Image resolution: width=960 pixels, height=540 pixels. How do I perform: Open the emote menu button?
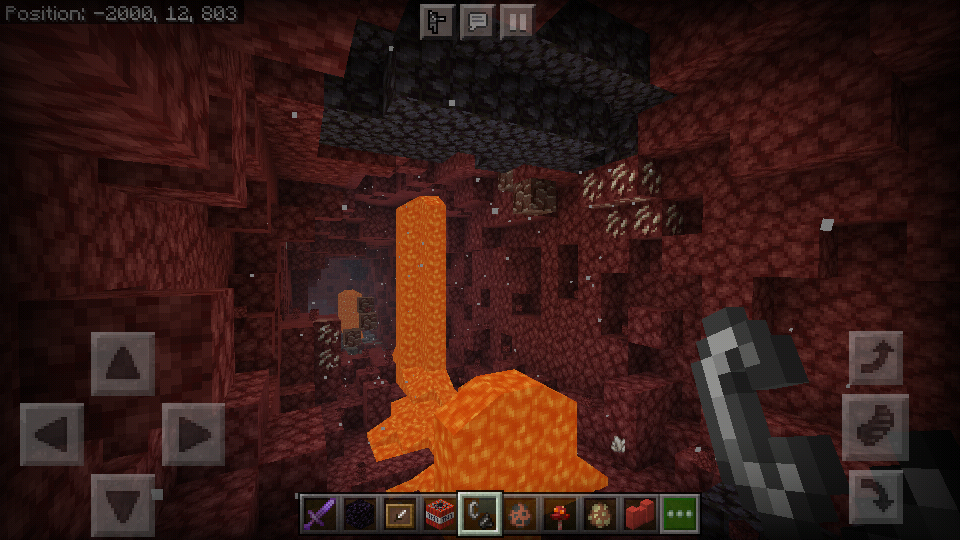tap(437, 22)
